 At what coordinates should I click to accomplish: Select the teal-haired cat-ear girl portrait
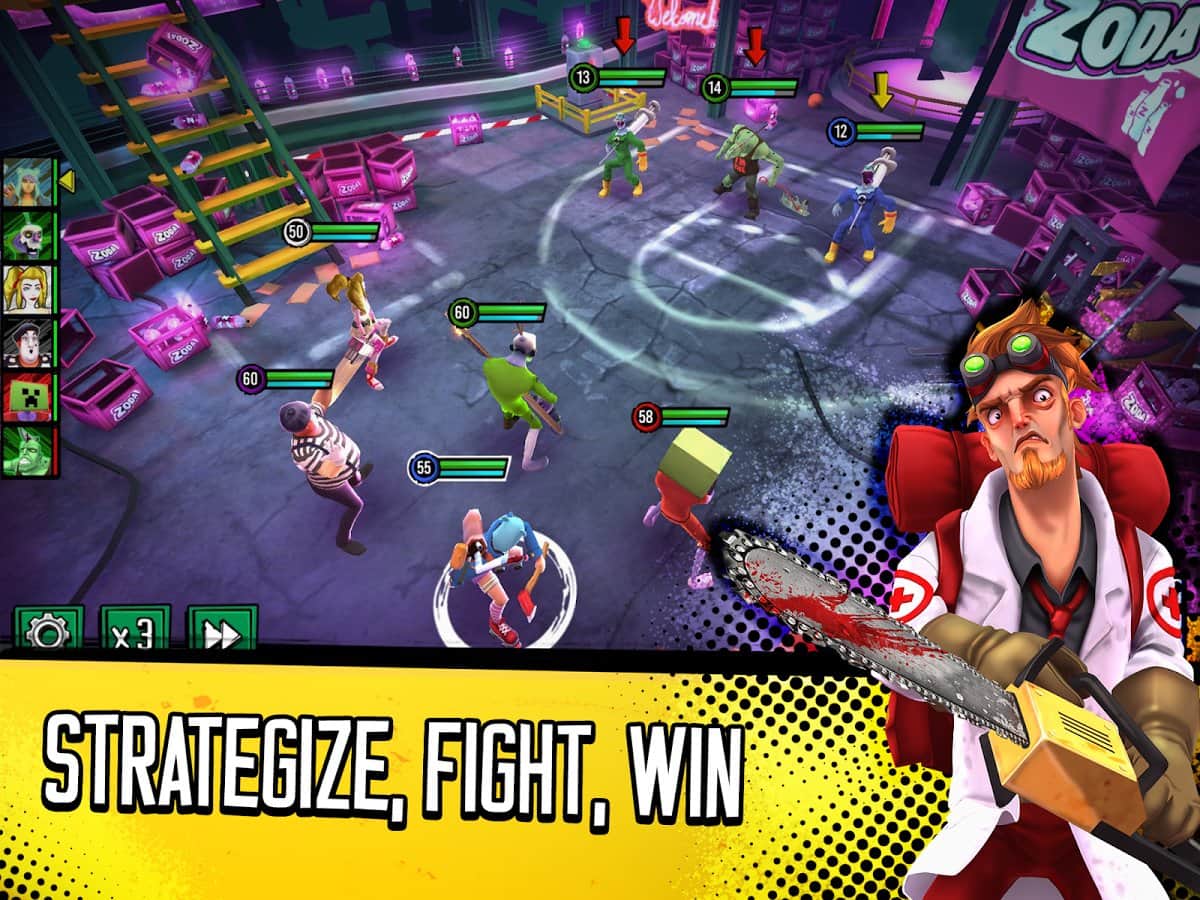click(29, 181)
